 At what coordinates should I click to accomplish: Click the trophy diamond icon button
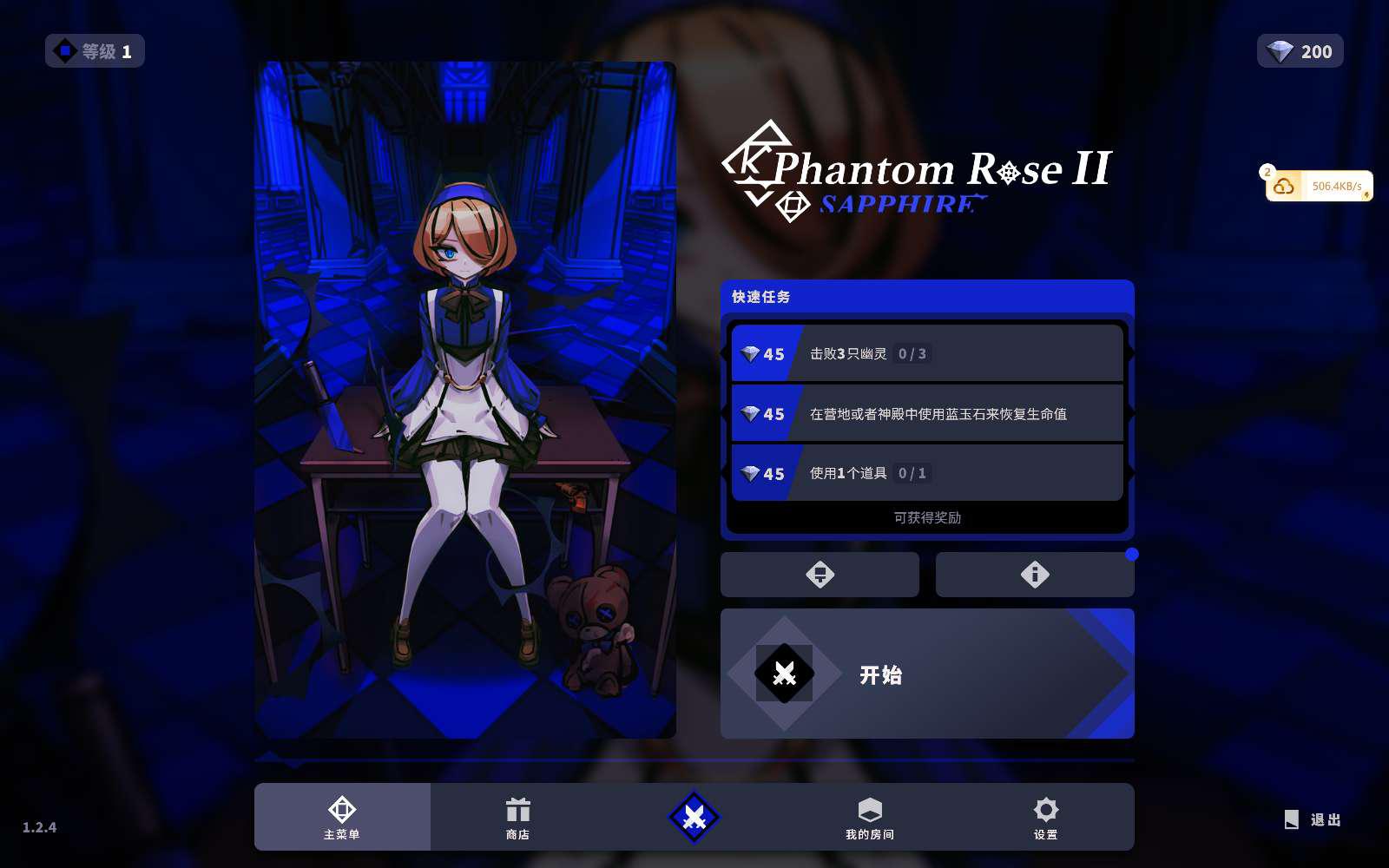(x=820, y=575)
